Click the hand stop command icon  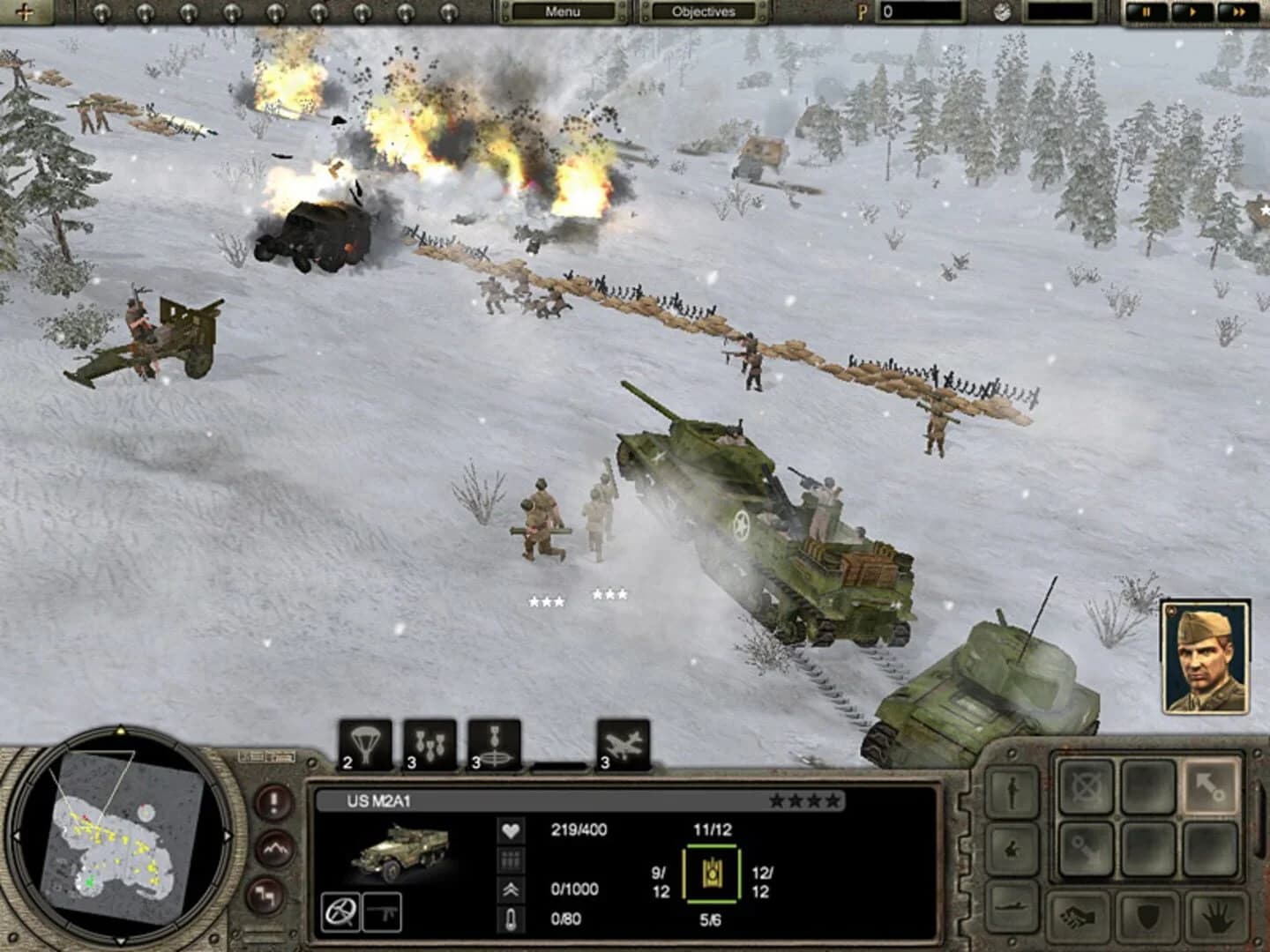pos(1215,919)
